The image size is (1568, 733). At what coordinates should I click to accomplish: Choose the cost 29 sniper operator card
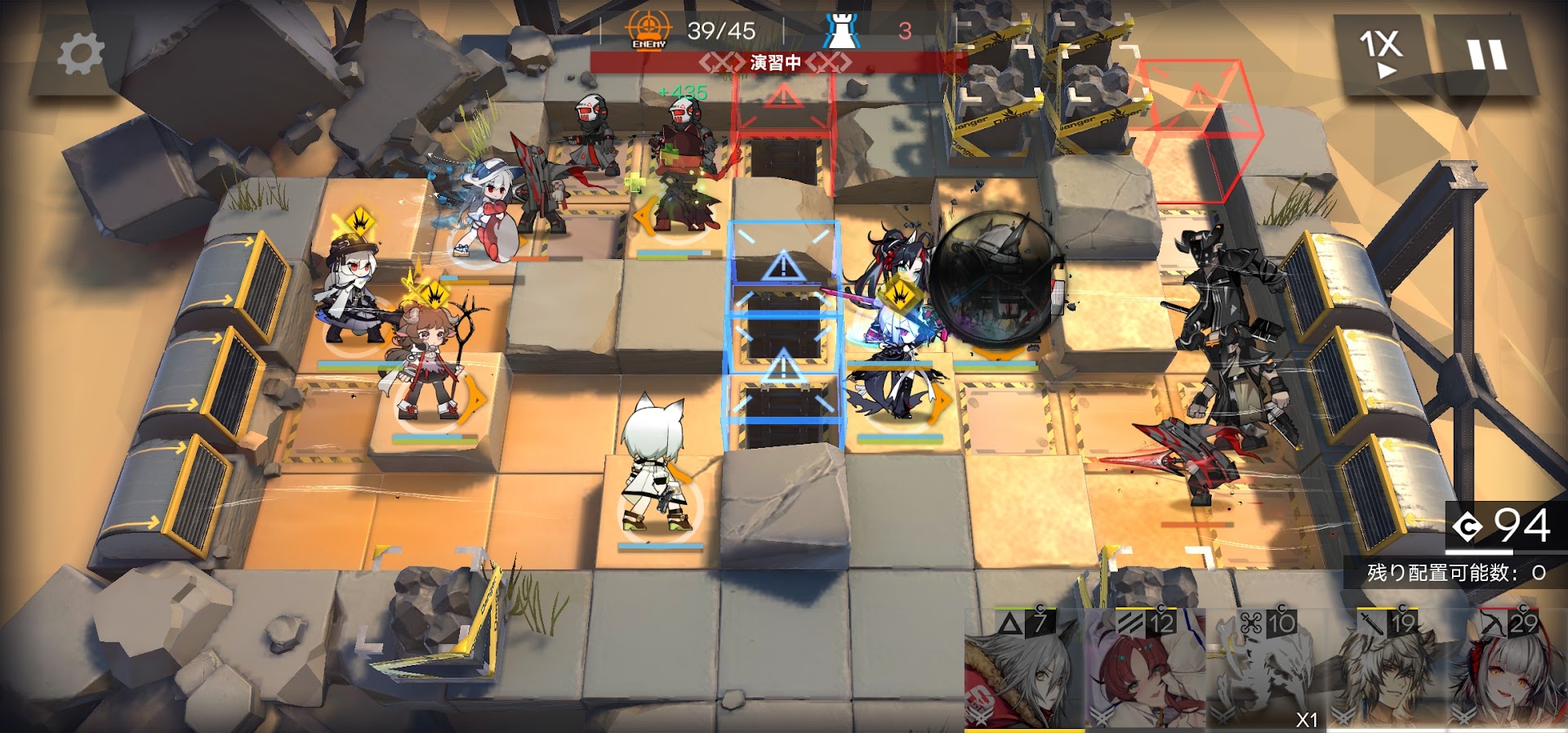[x=1508, y=668]
